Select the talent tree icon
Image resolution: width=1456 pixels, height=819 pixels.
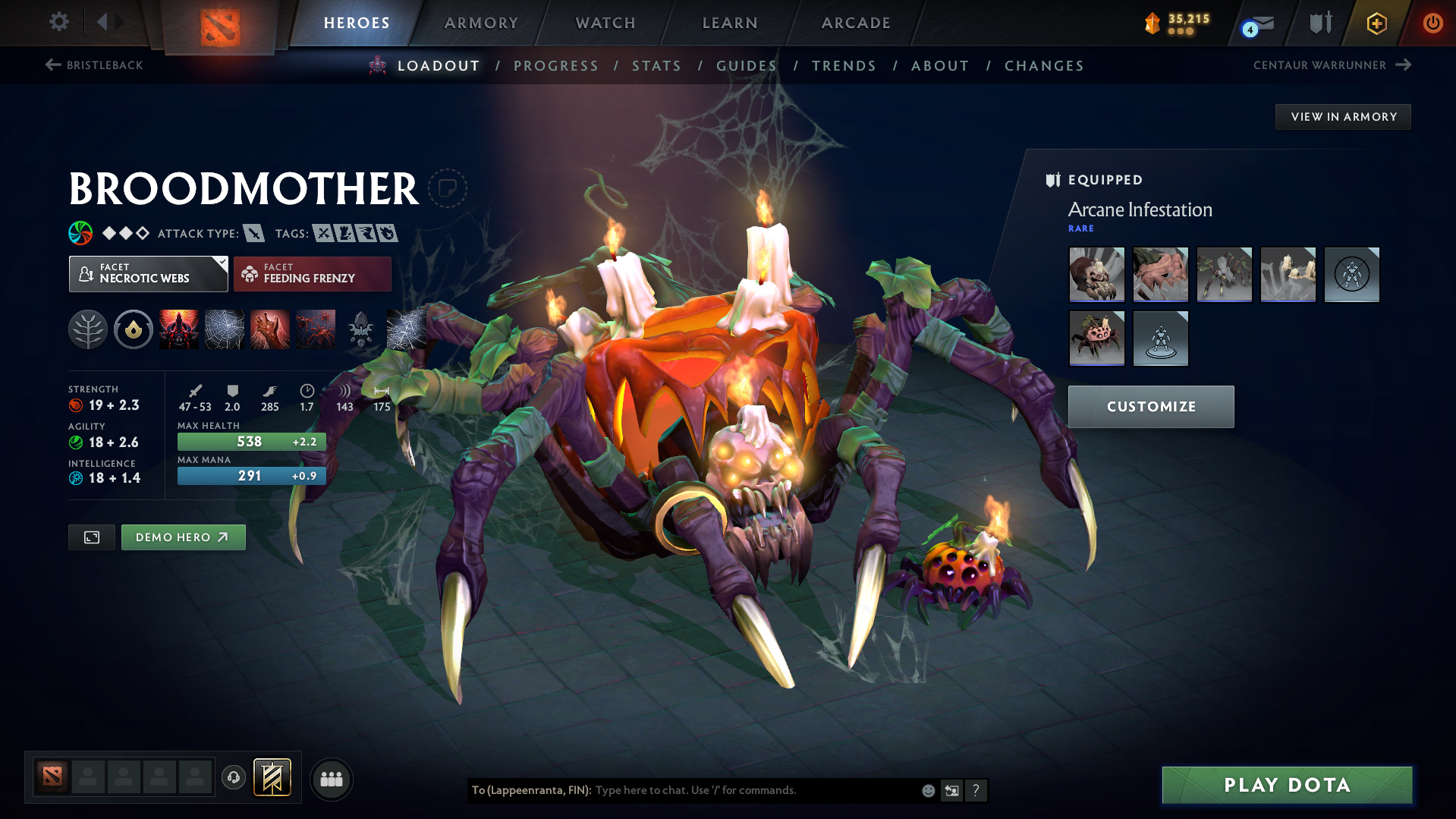88,329
